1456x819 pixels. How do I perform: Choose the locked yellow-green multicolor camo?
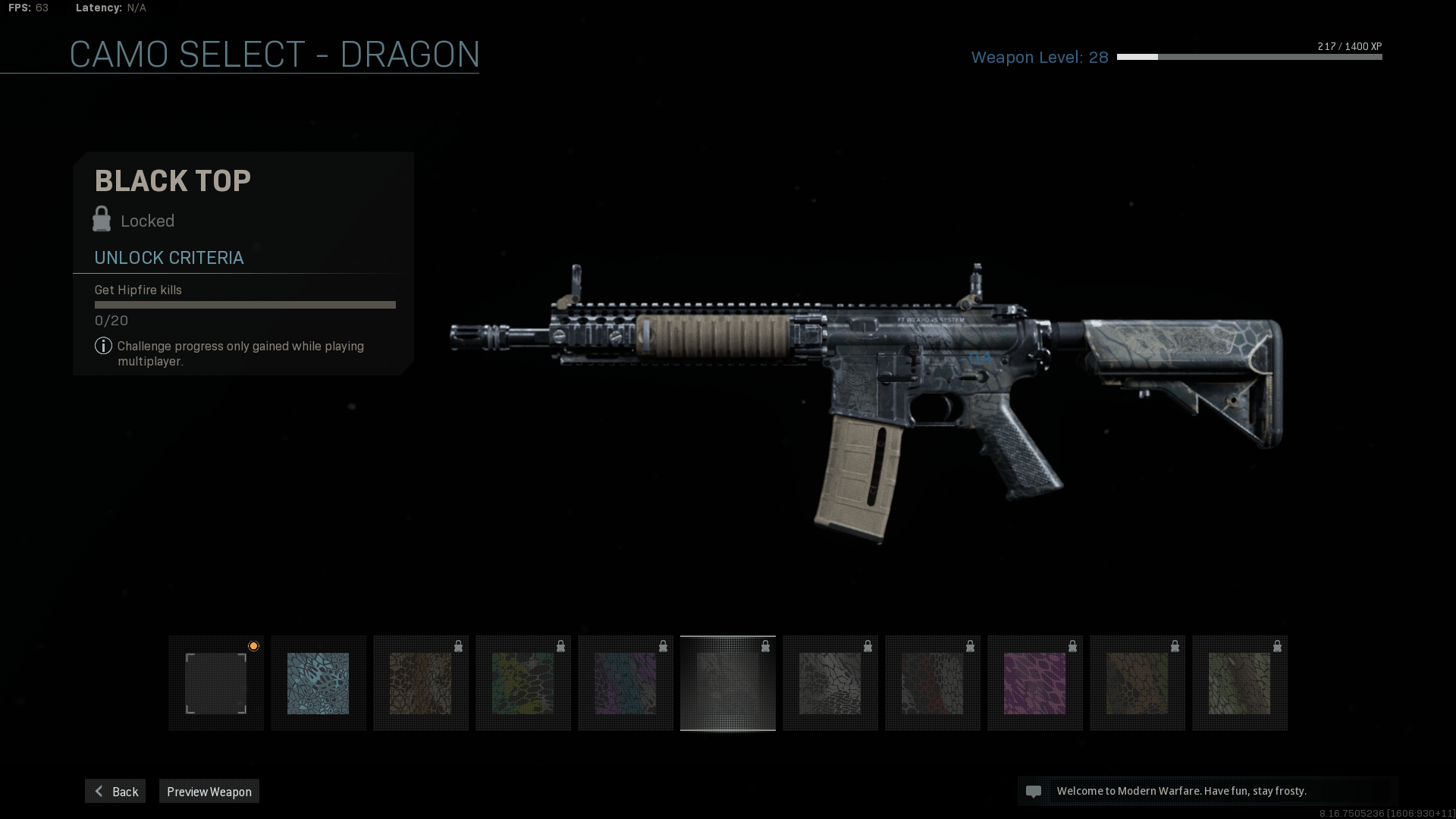pyautogui.click(x=523, y=683)
